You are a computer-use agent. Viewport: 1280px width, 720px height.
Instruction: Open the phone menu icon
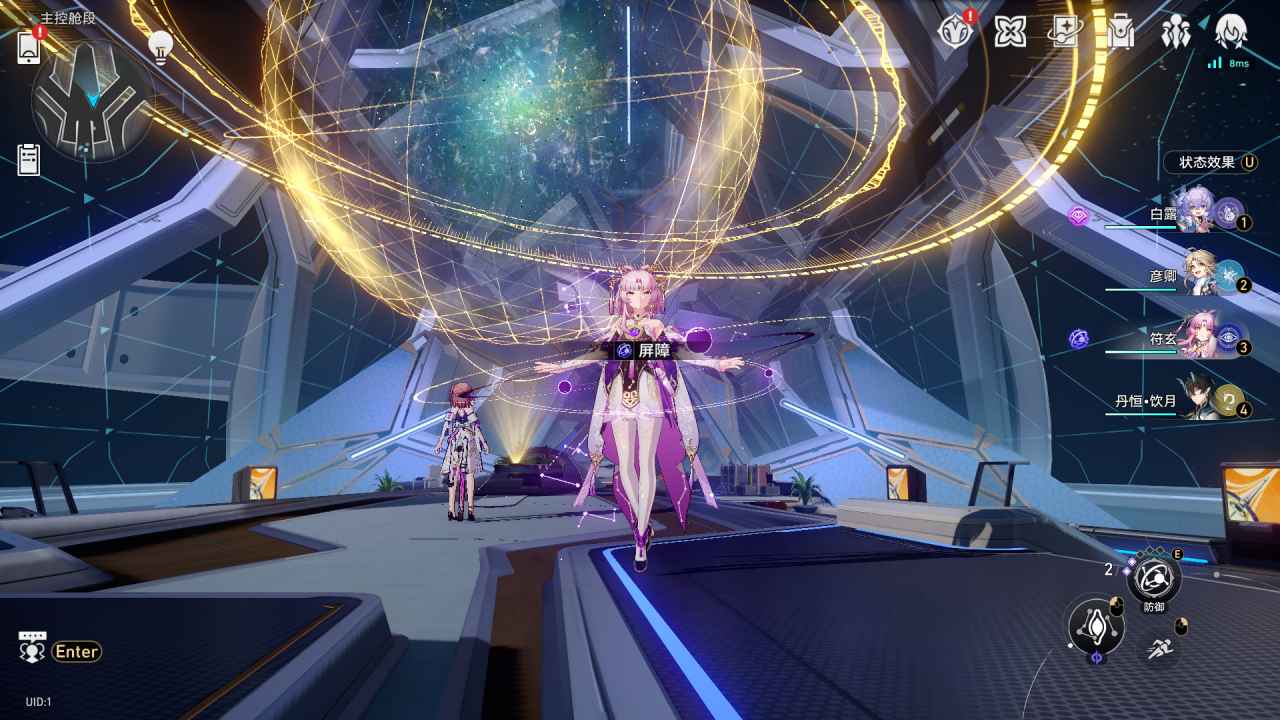pyautogui.click(x=29, y=47)
